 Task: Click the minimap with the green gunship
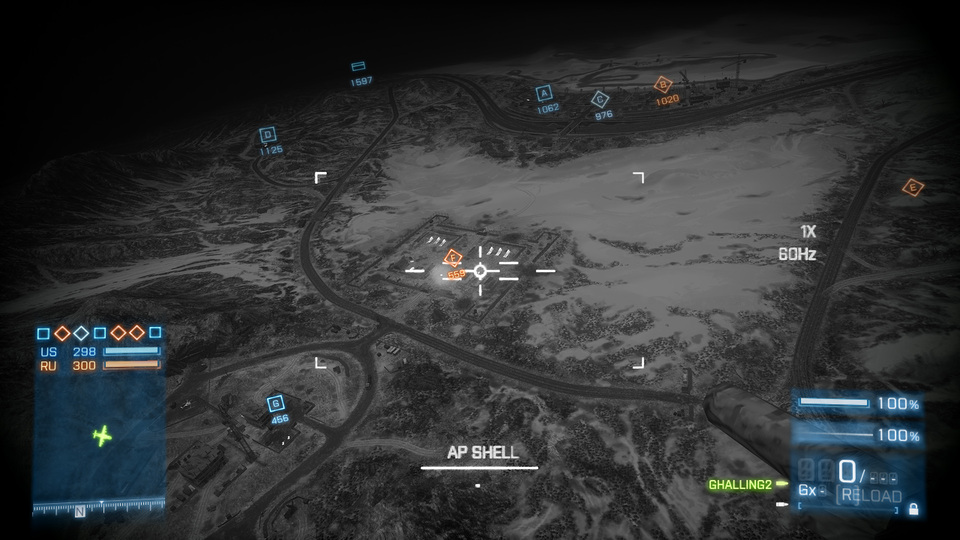100,436
